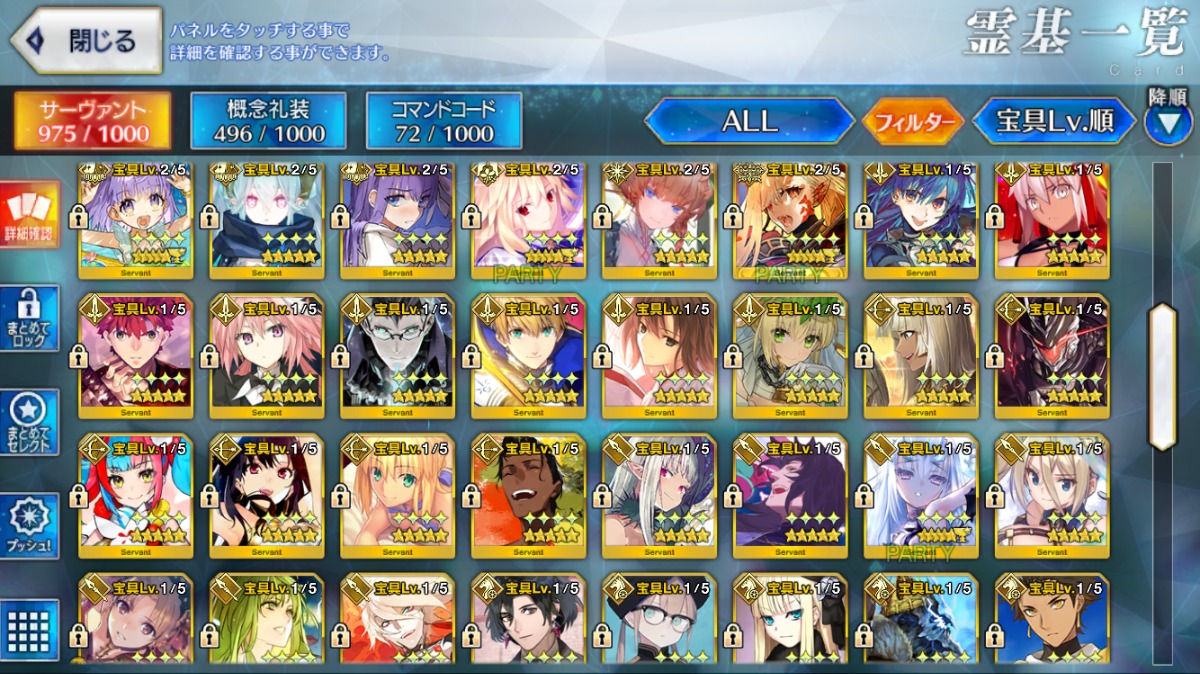Open the フィルター options
Screen dimensions: 1200x674
913,122
